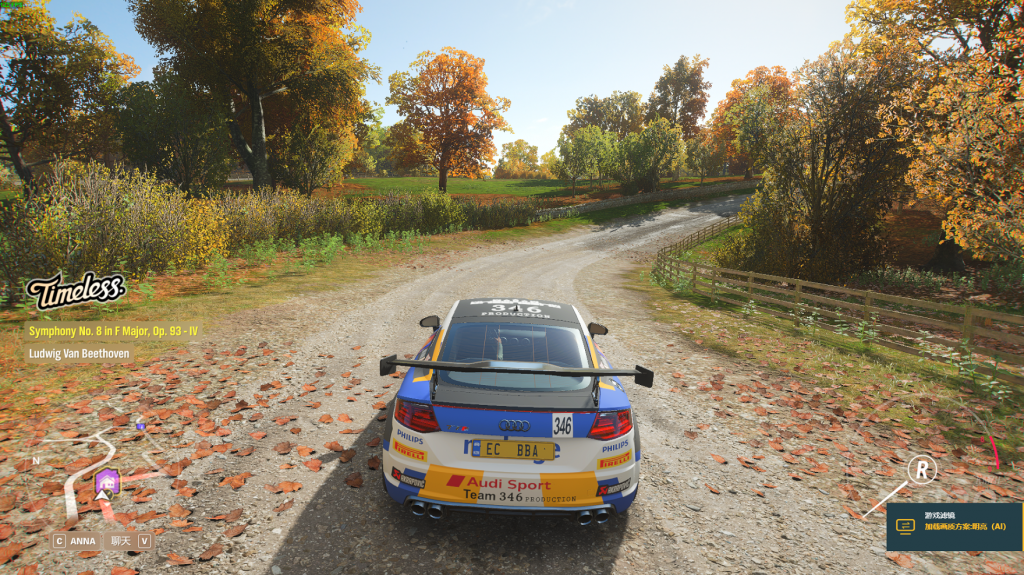This screenshot has width=1024, height=575.
Task: Open the 聊天 chat button
Action: (x=130, y=541)
